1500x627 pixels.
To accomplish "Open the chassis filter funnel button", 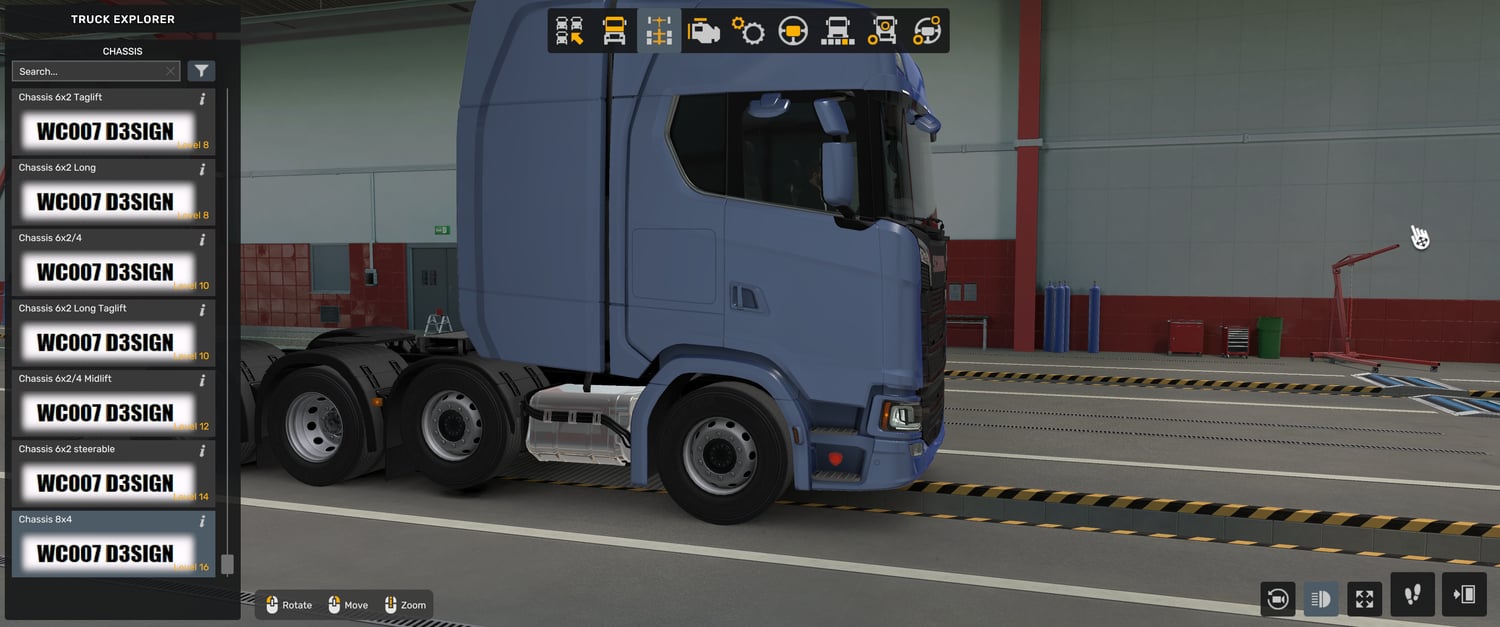I will pyautogui.click(x=202, y=71).
